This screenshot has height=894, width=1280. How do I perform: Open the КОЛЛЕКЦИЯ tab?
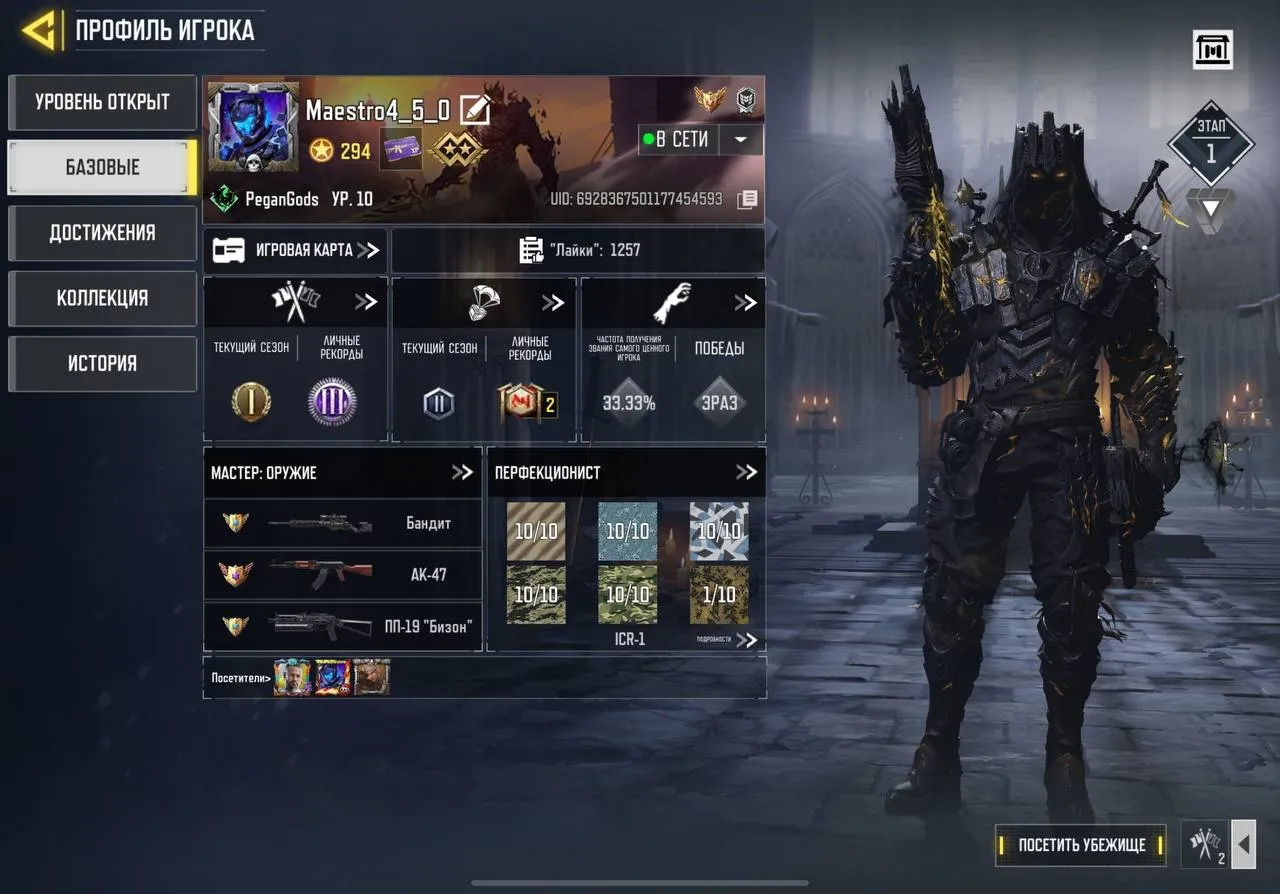102,298
